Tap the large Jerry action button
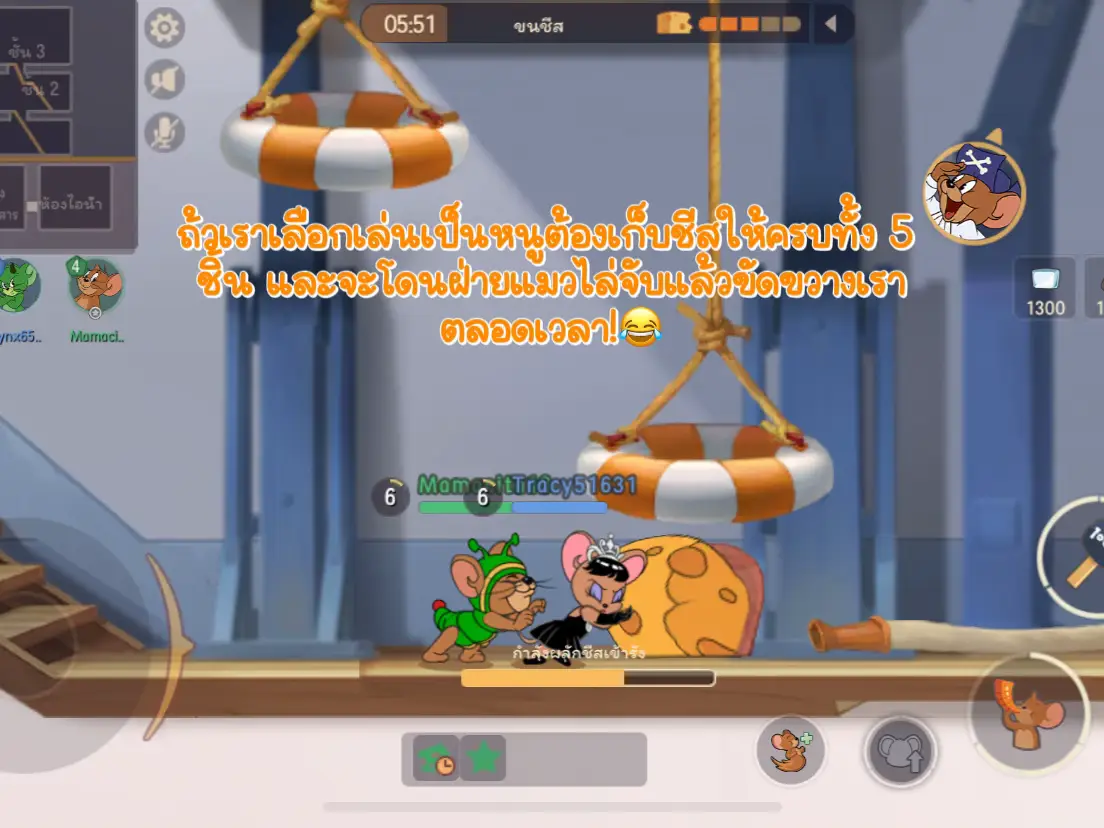The width and height of the screenshot is (1104, 828). 1029,714
